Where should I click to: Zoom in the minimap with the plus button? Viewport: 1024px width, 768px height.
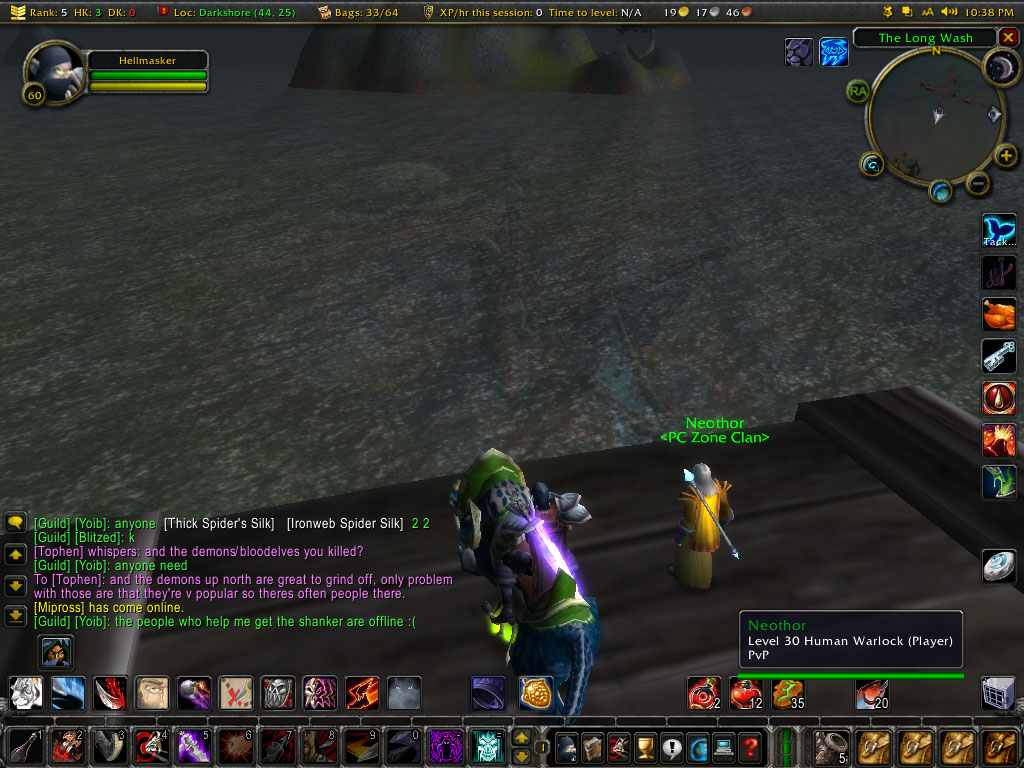[x=1006, y=155]
